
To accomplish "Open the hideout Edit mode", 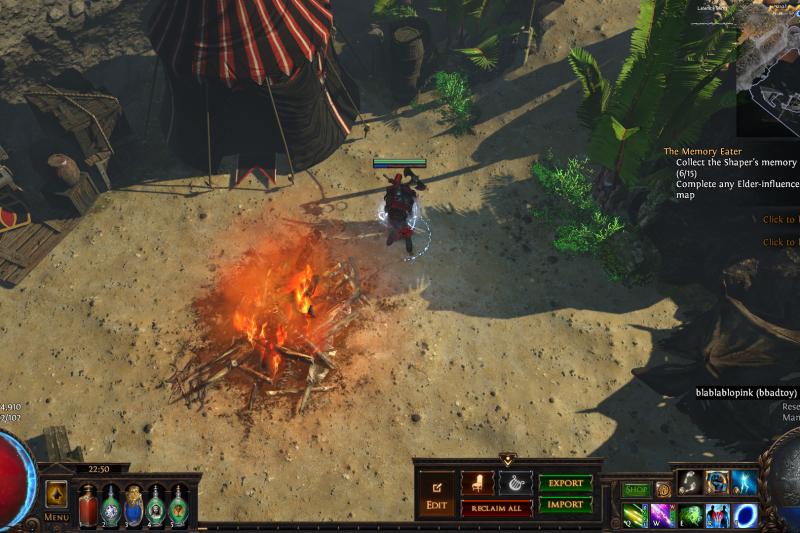I will pyautogui.click(x=436, y=495).
